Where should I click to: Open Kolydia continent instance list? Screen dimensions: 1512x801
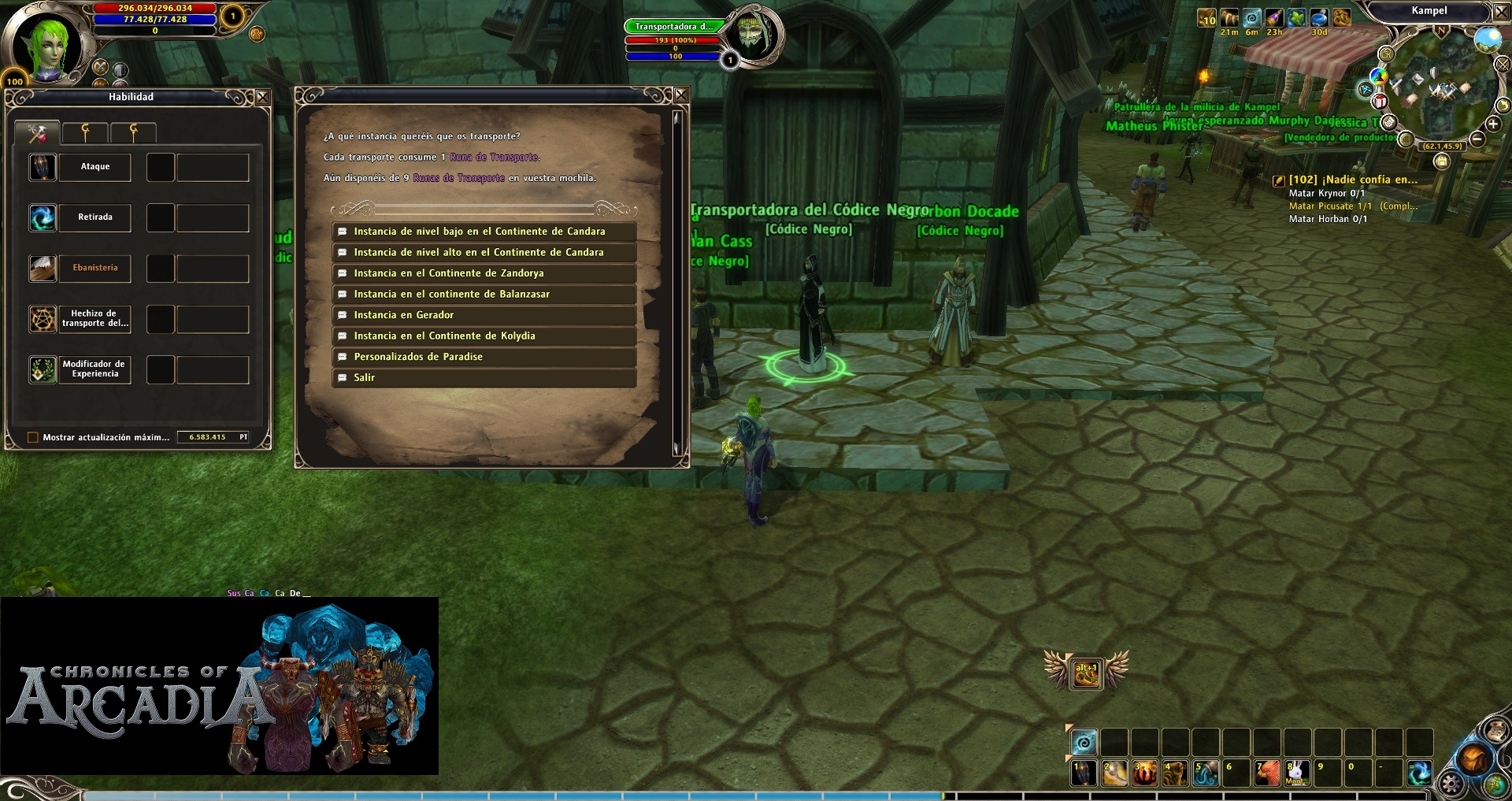pyautogui.click(x=444, y=336)
